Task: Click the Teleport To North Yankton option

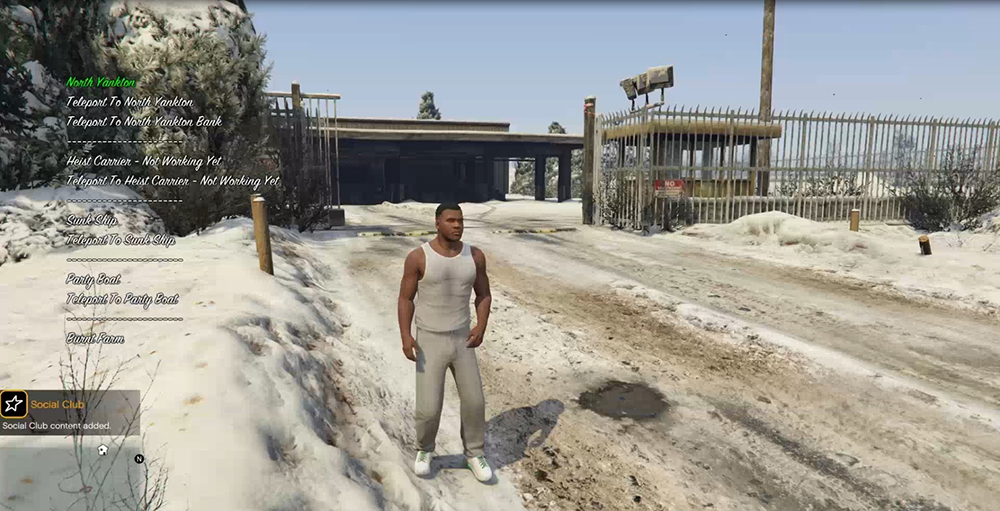Action: [130, 102]
